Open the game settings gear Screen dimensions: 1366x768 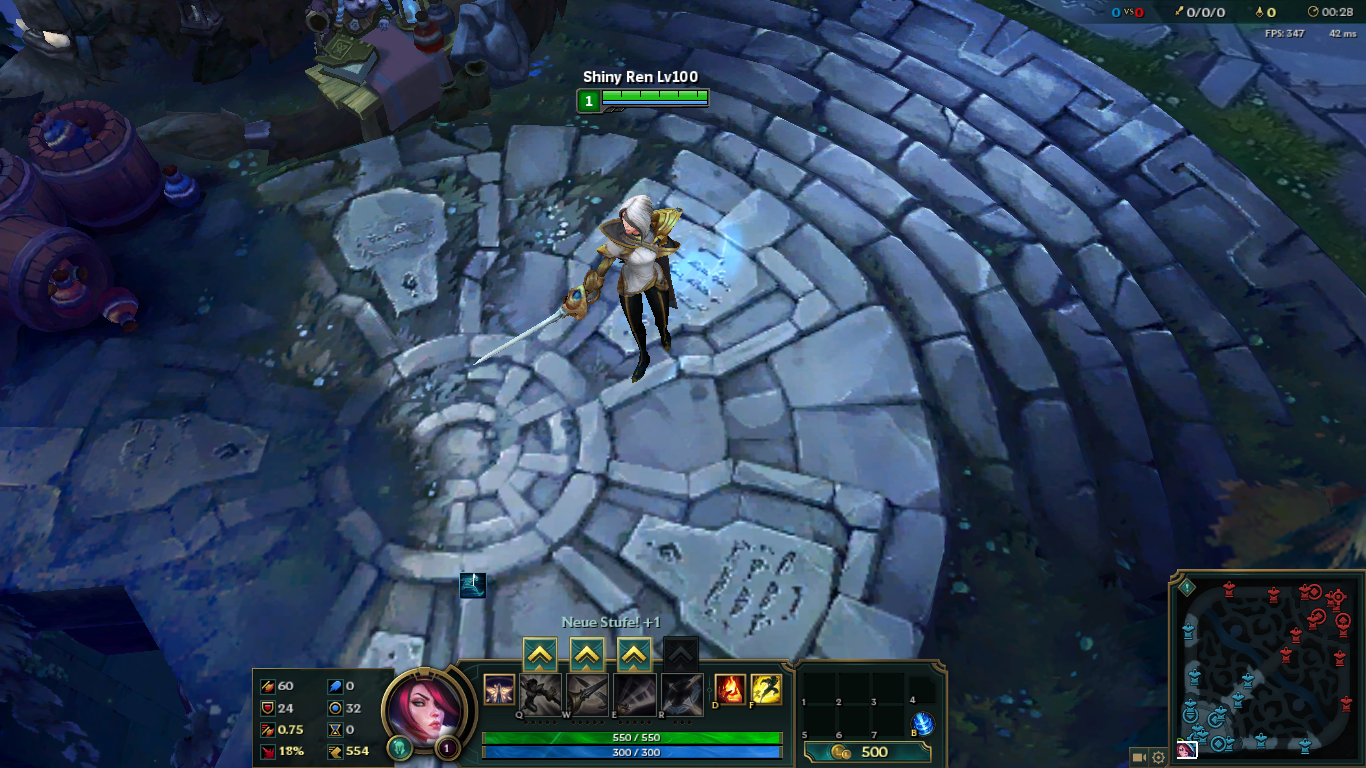coord(1159,757)
